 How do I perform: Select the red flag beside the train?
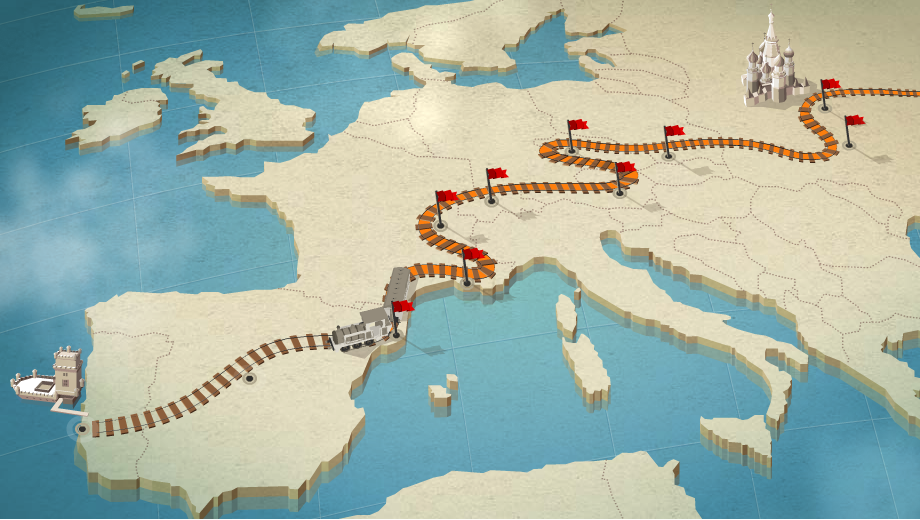tap(402, 307)
